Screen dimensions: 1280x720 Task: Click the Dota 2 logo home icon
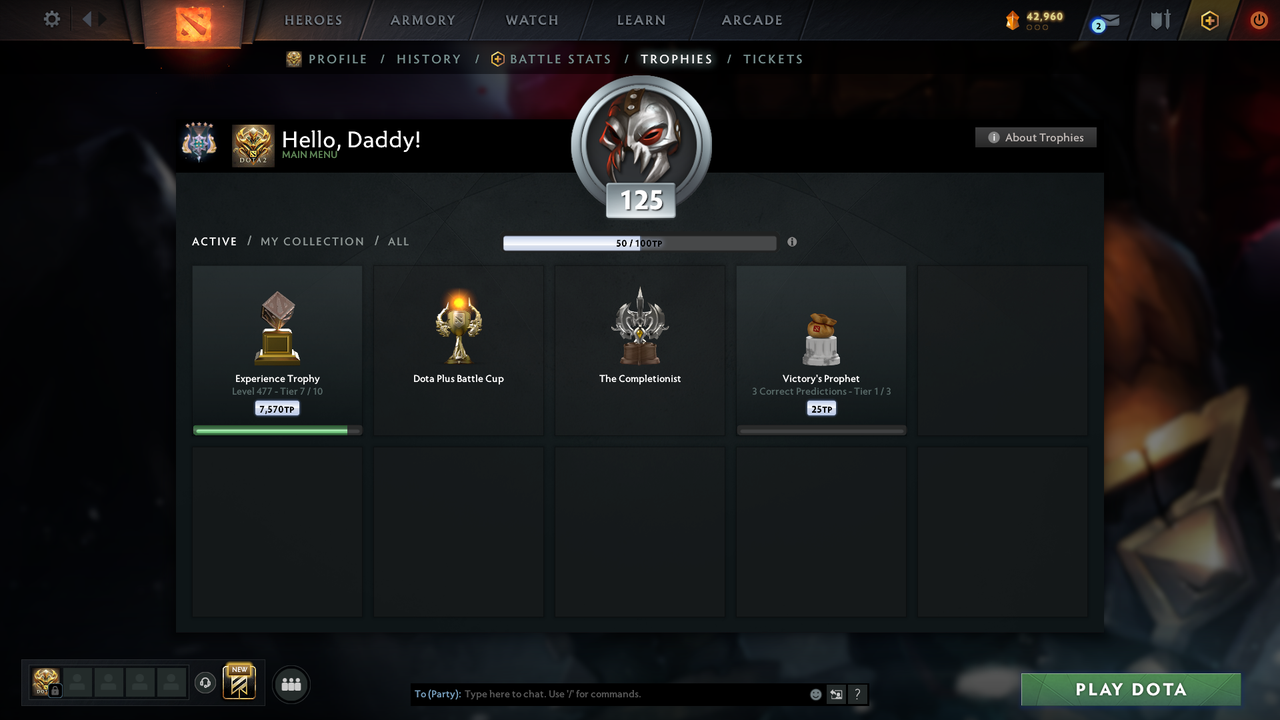click(195, 24)
